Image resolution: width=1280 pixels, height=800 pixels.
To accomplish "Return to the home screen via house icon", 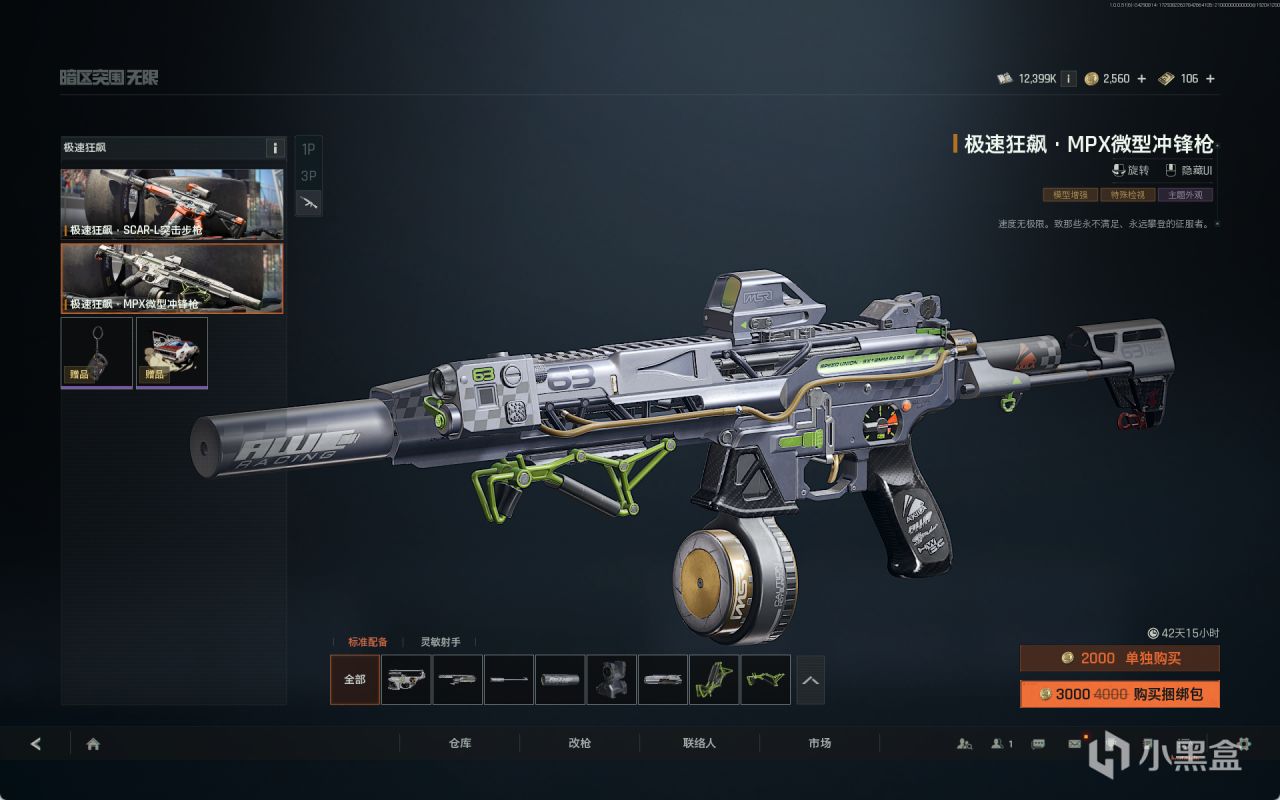I will point(93,744).
